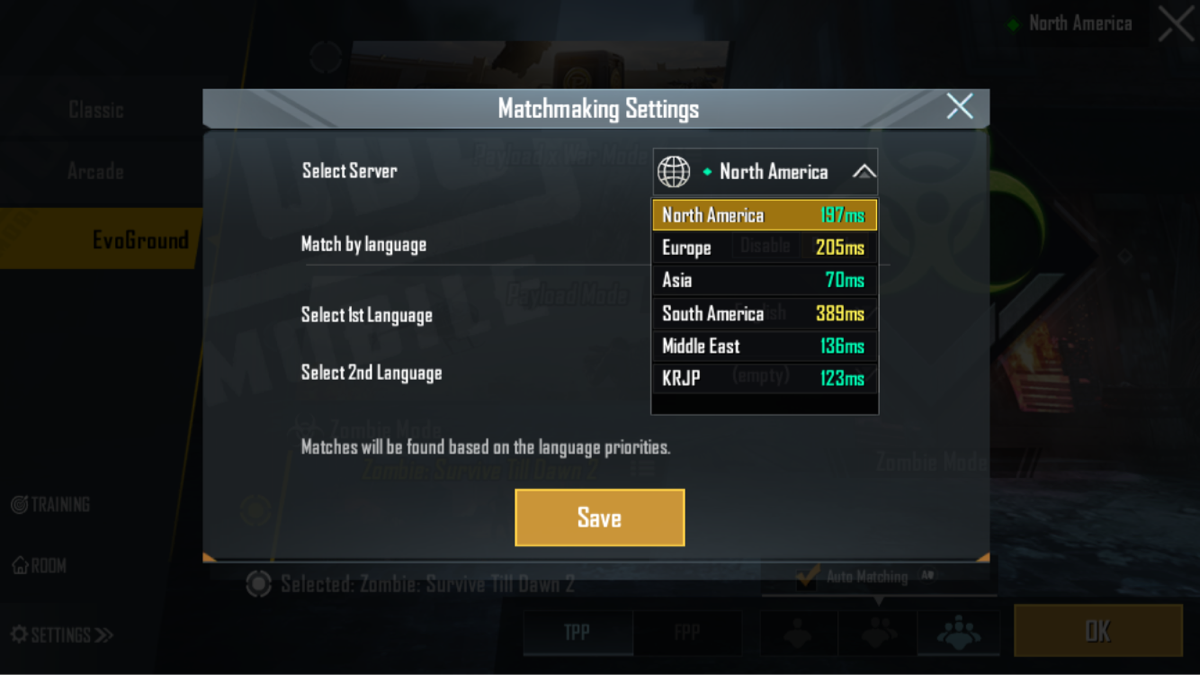
Task: Choose TPP perspective
Action: coord(577,632)
